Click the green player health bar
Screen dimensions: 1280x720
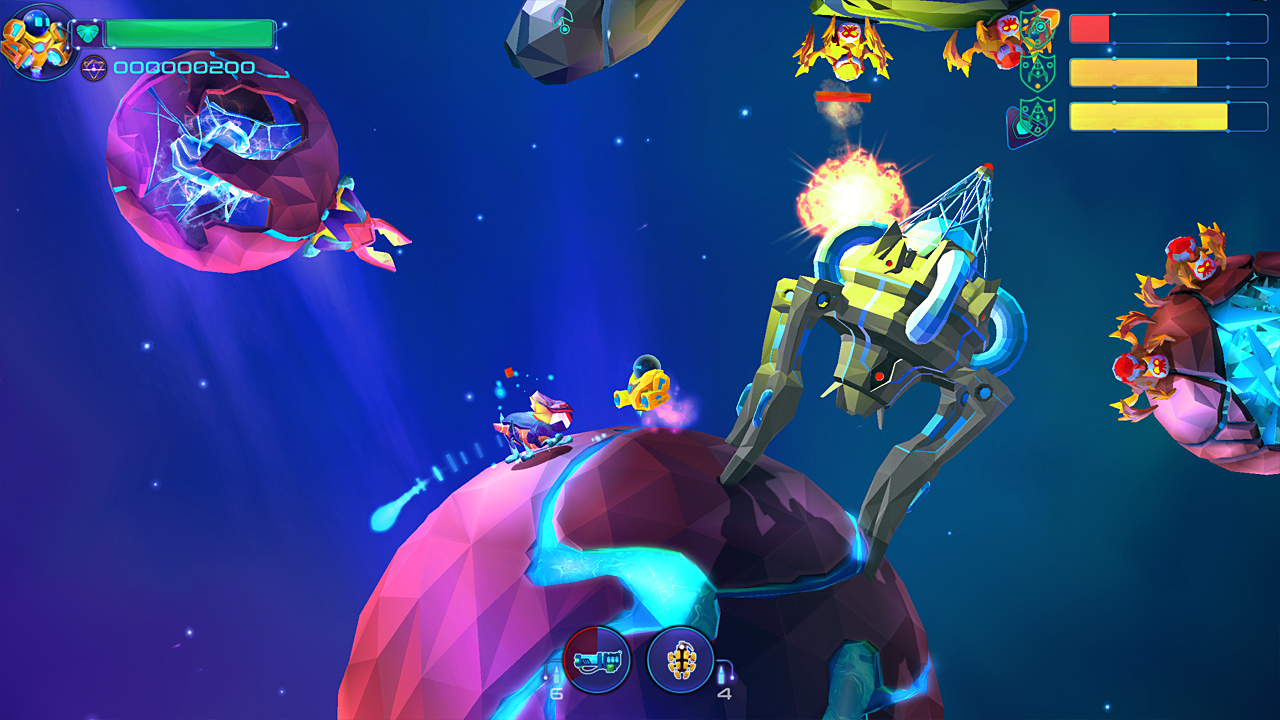(190, 32)
